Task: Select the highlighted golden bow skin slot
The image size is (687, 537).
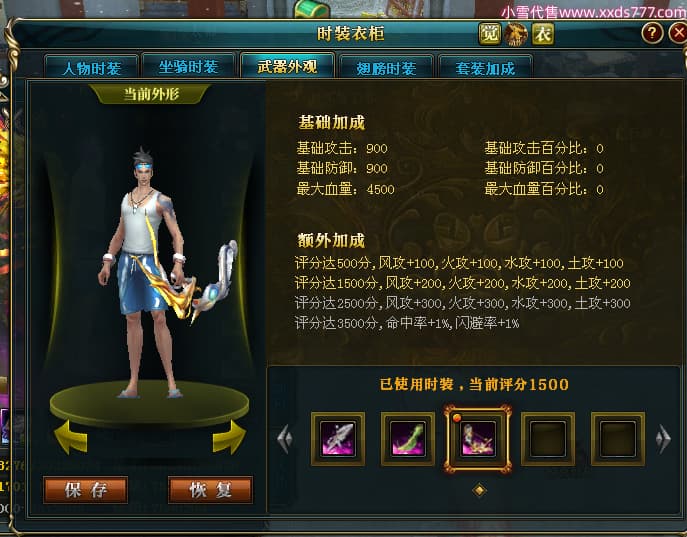Action: click(478, 439)
